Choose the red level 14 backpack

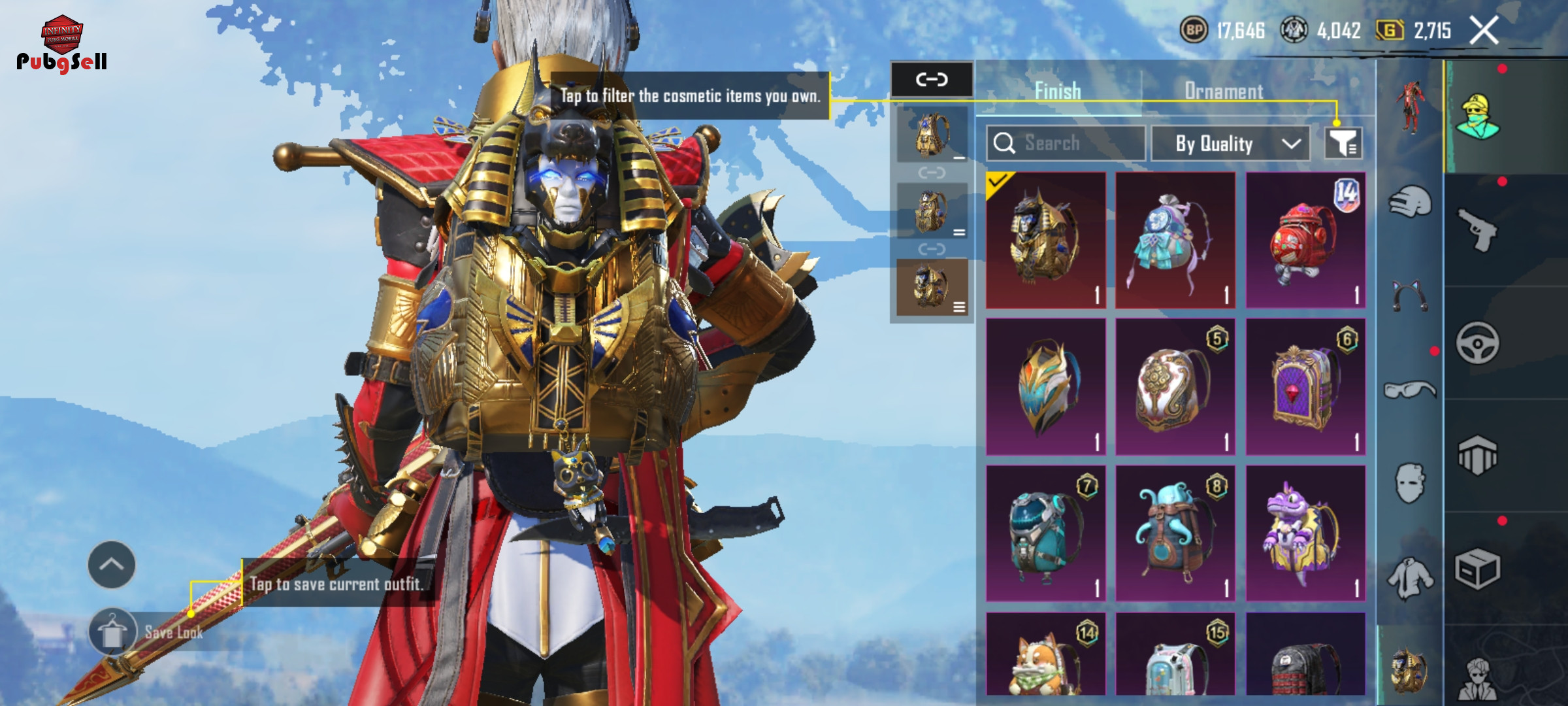[1305, 240]
